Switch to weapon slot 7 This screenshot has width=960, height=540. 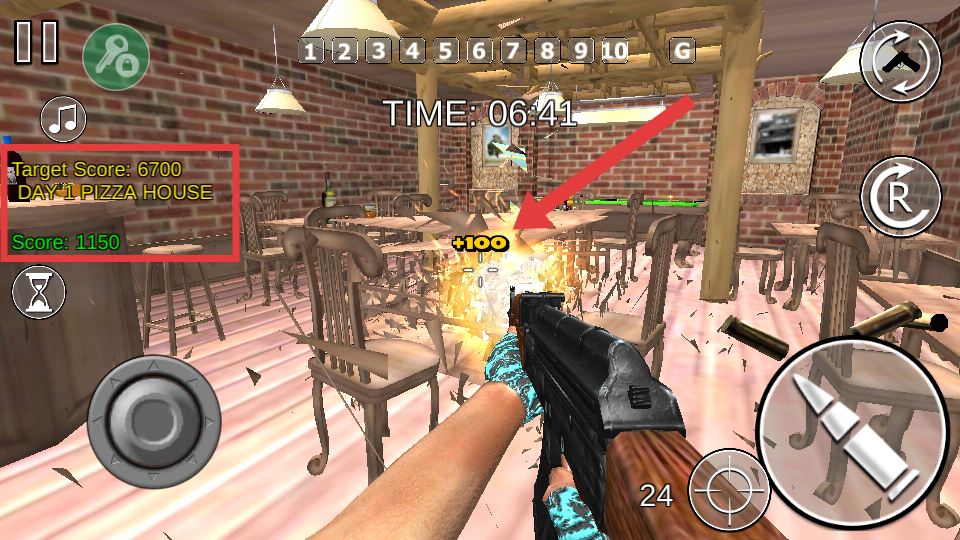[x=513, y=50]
